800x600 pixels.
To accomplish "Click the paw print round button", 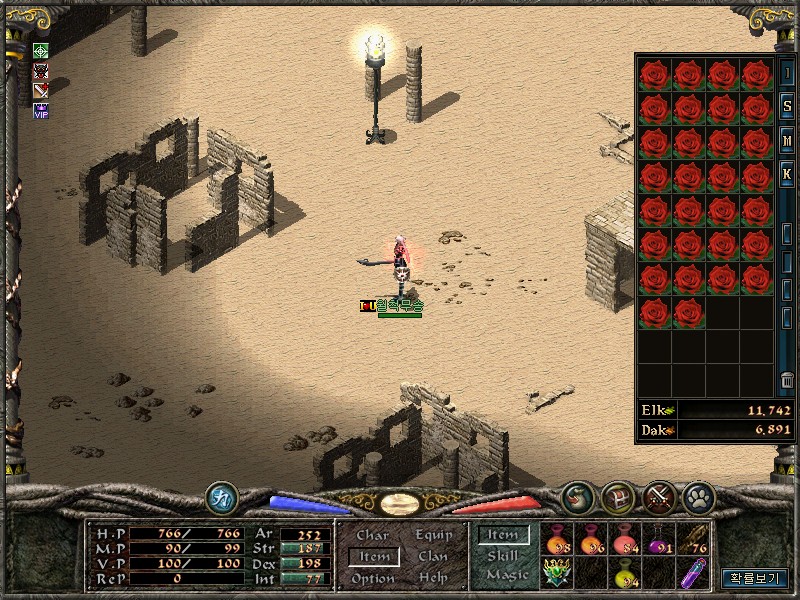I will (696, 495).
